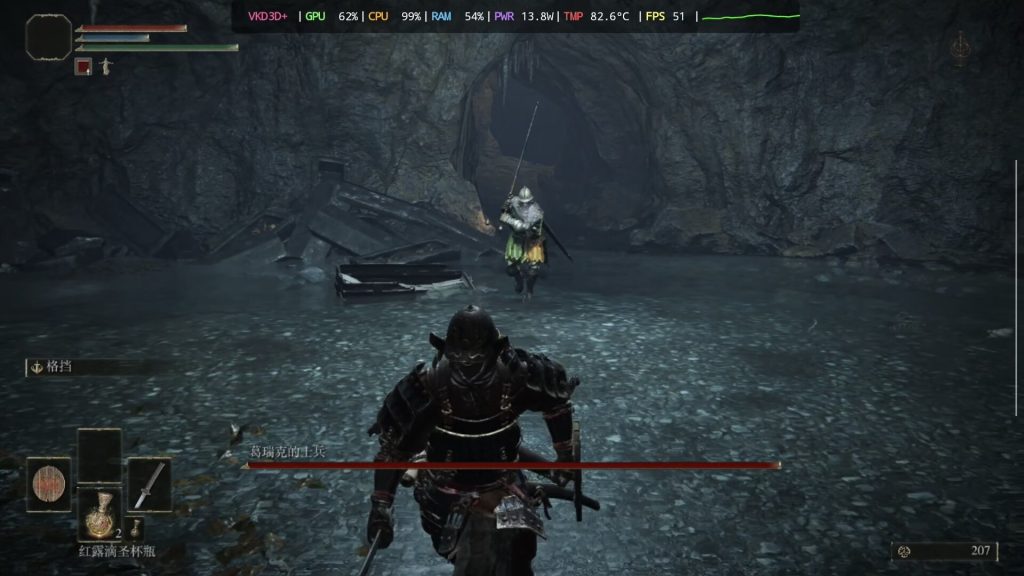Select the equipped sword slot

tap(149, 484)
